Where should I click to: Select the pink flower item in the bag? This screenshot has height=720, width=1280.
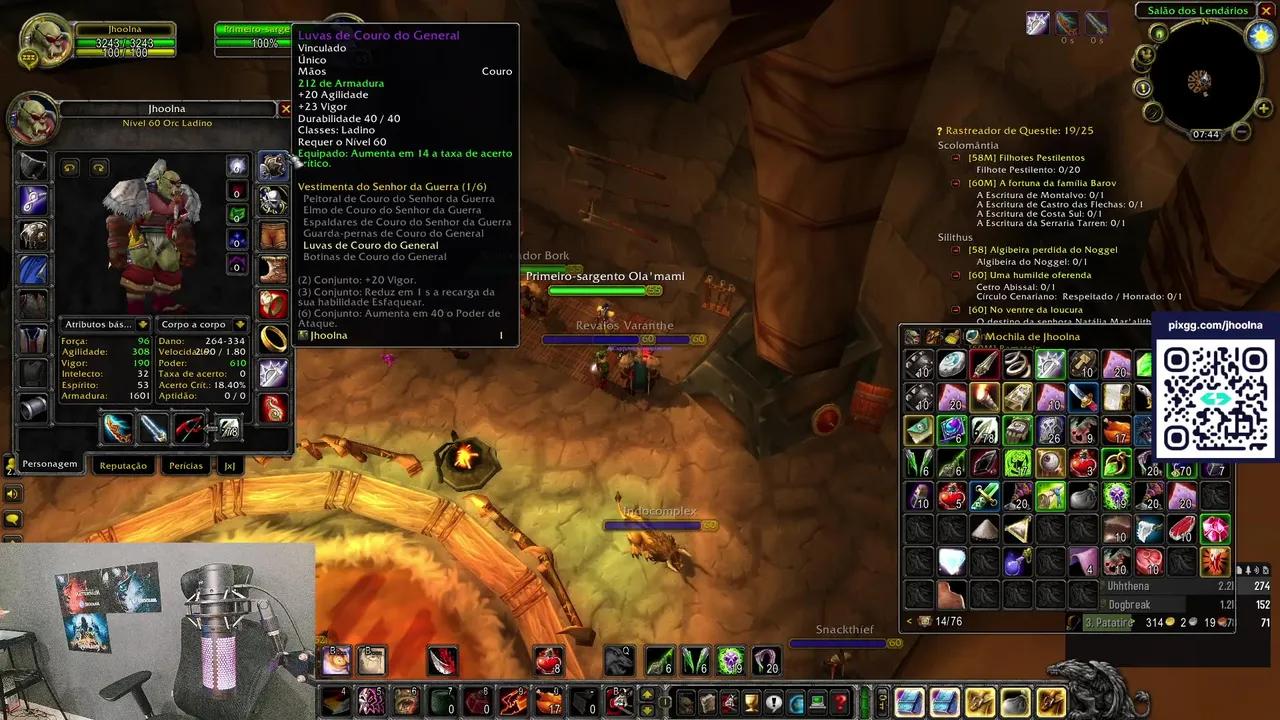pos(1214,530)
